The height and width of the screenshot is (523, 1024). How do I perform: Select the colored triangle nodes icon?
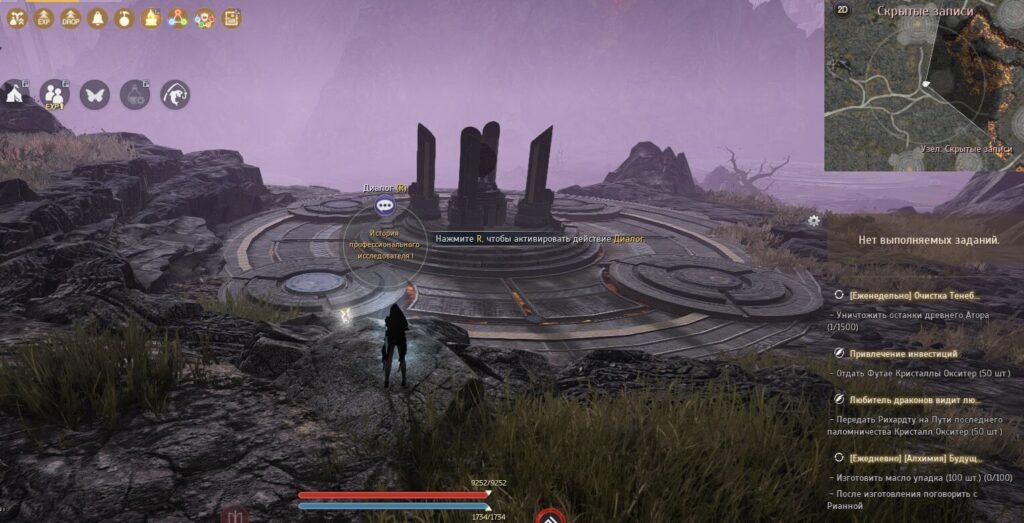click(x=178, y=18)
